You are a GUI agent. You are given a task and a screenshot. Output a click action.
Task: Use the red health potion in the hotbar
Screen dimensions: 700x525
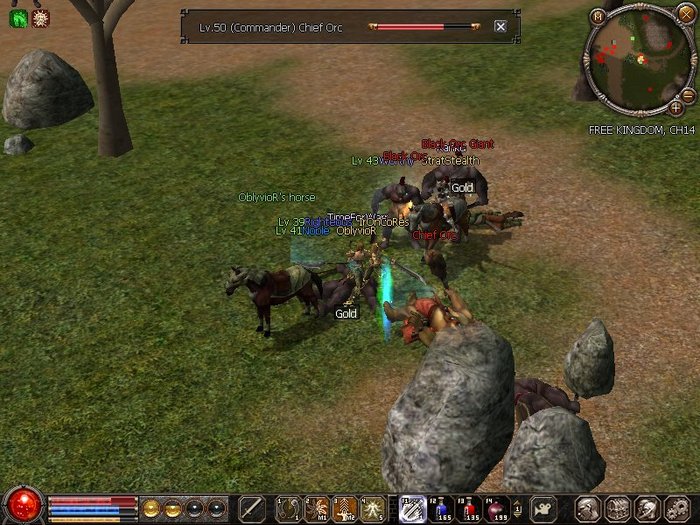click(467, 508)
